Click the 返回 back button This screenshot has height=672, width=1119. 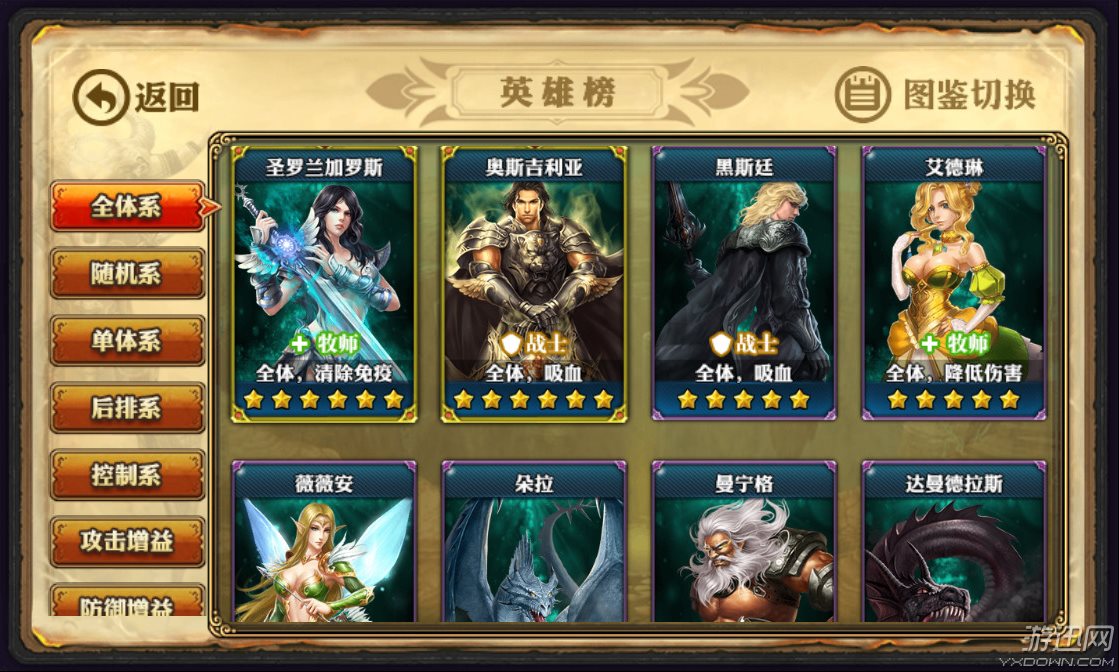[136, 97]
